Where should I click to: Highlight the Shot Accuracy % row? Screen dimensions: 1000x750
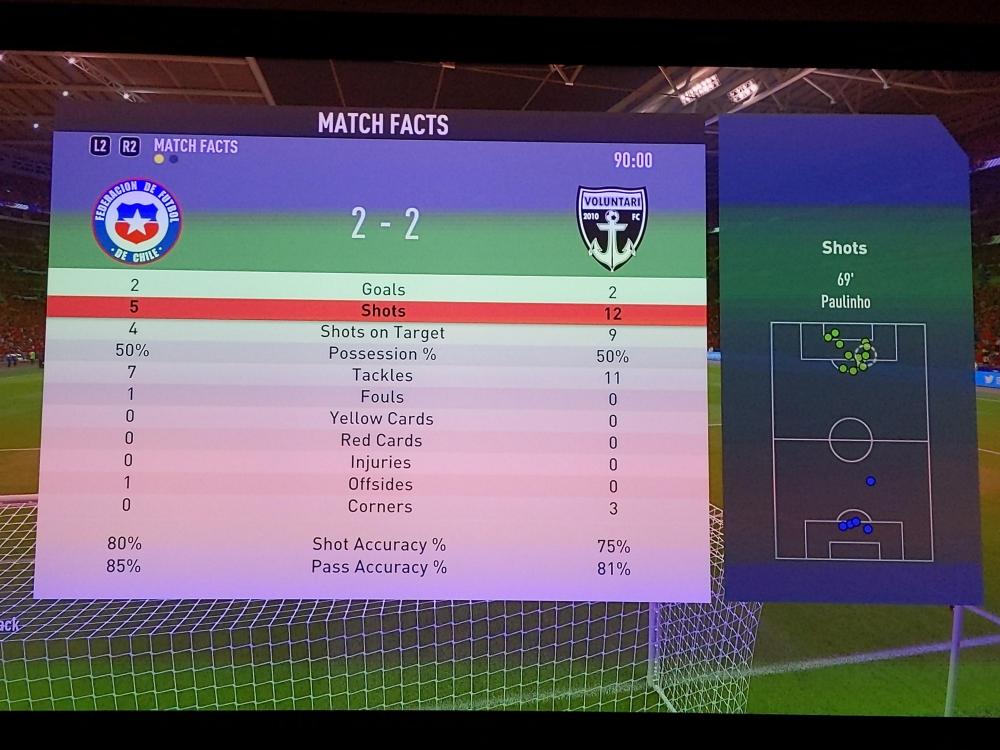[379, 545]
